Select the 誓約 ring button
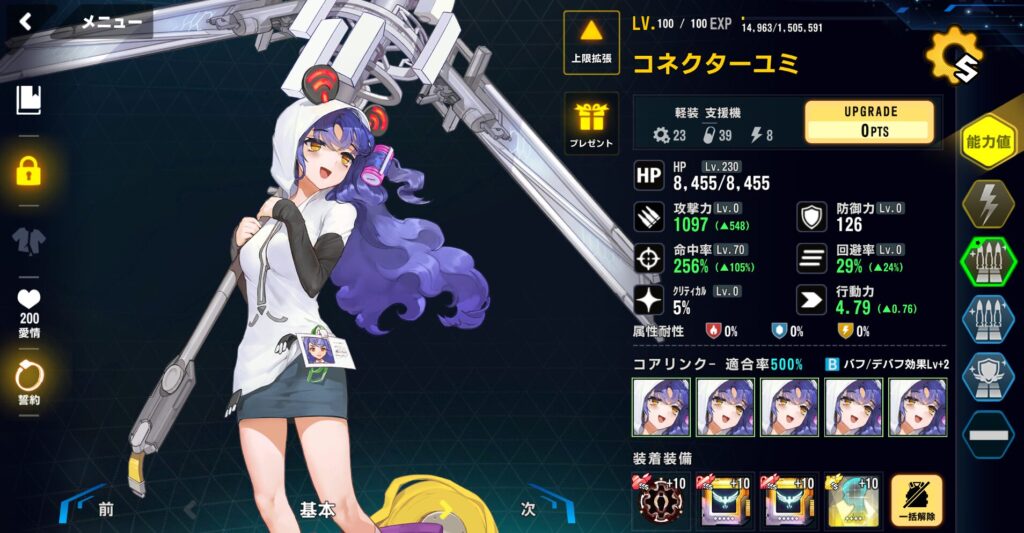 [x=29, y=380]
